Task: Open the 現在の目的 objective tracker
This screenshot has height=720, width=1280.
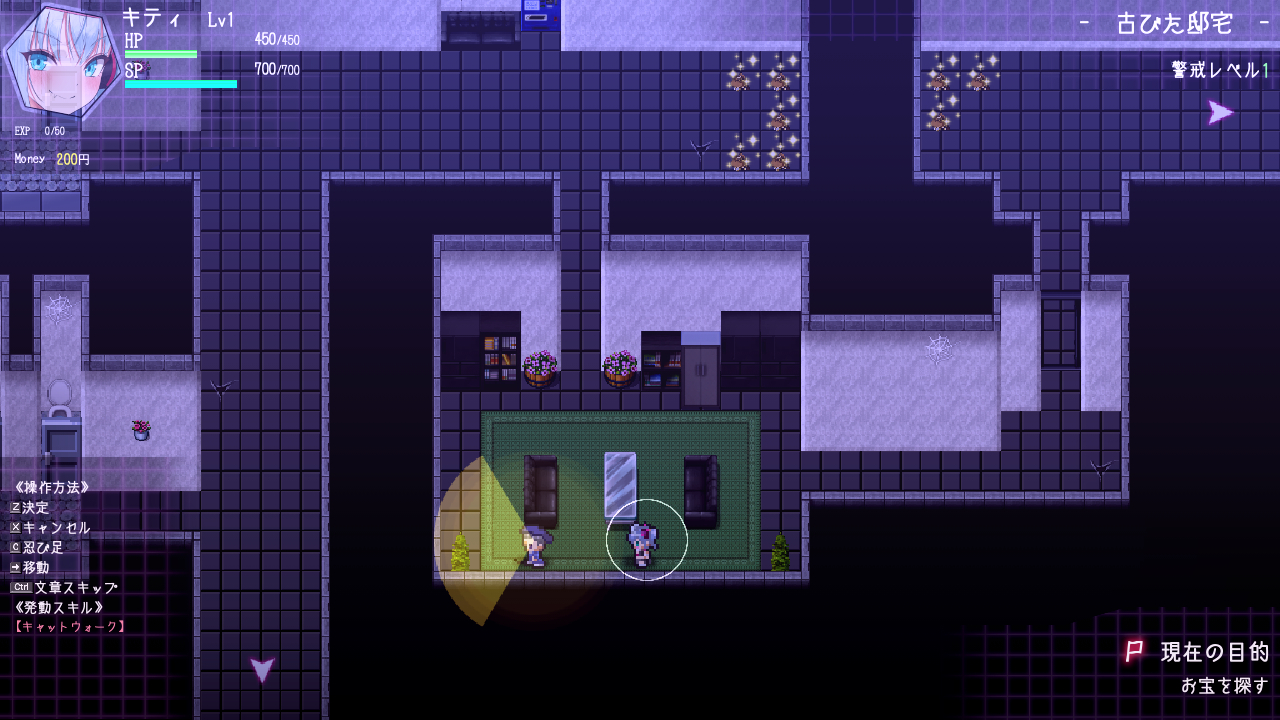Action: [1213, 653]
